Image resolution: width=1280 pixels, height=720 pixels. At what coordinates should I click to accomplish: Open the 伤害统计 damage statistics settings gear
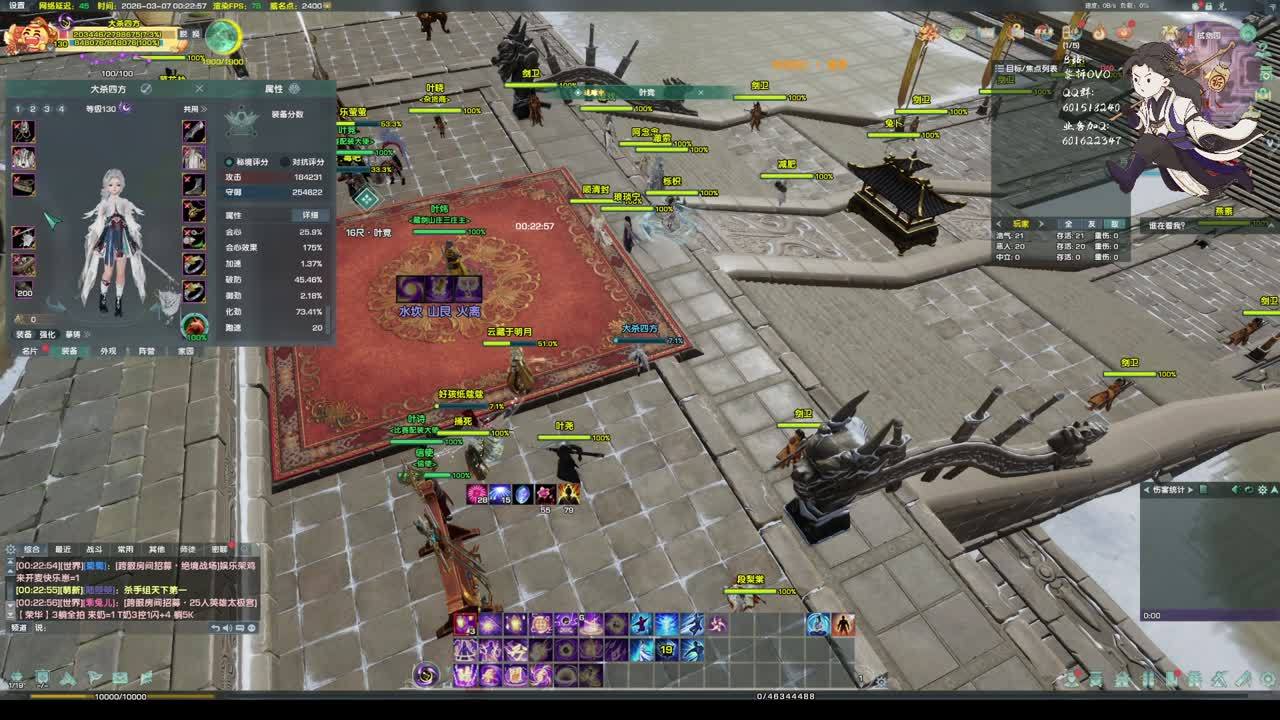tap(1262, 490)
